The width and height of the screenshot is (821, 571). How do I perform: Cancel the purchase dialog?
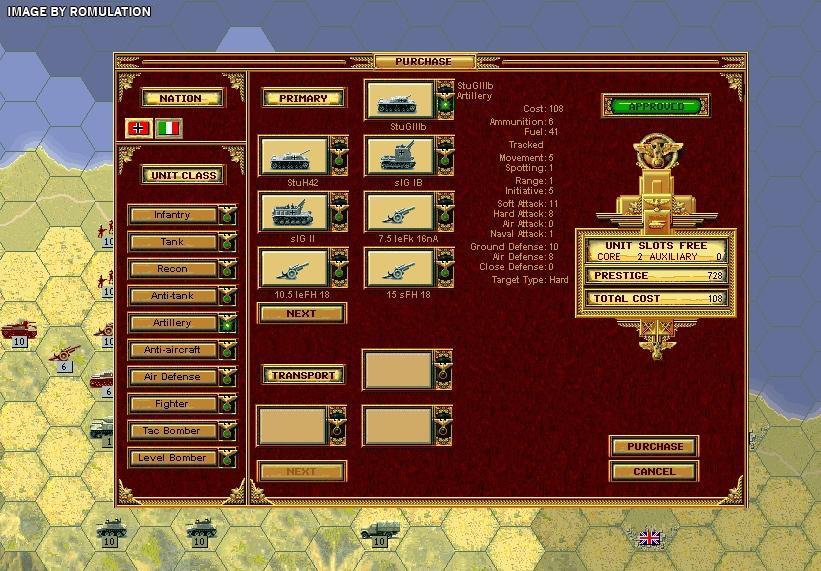click(654, 471)
